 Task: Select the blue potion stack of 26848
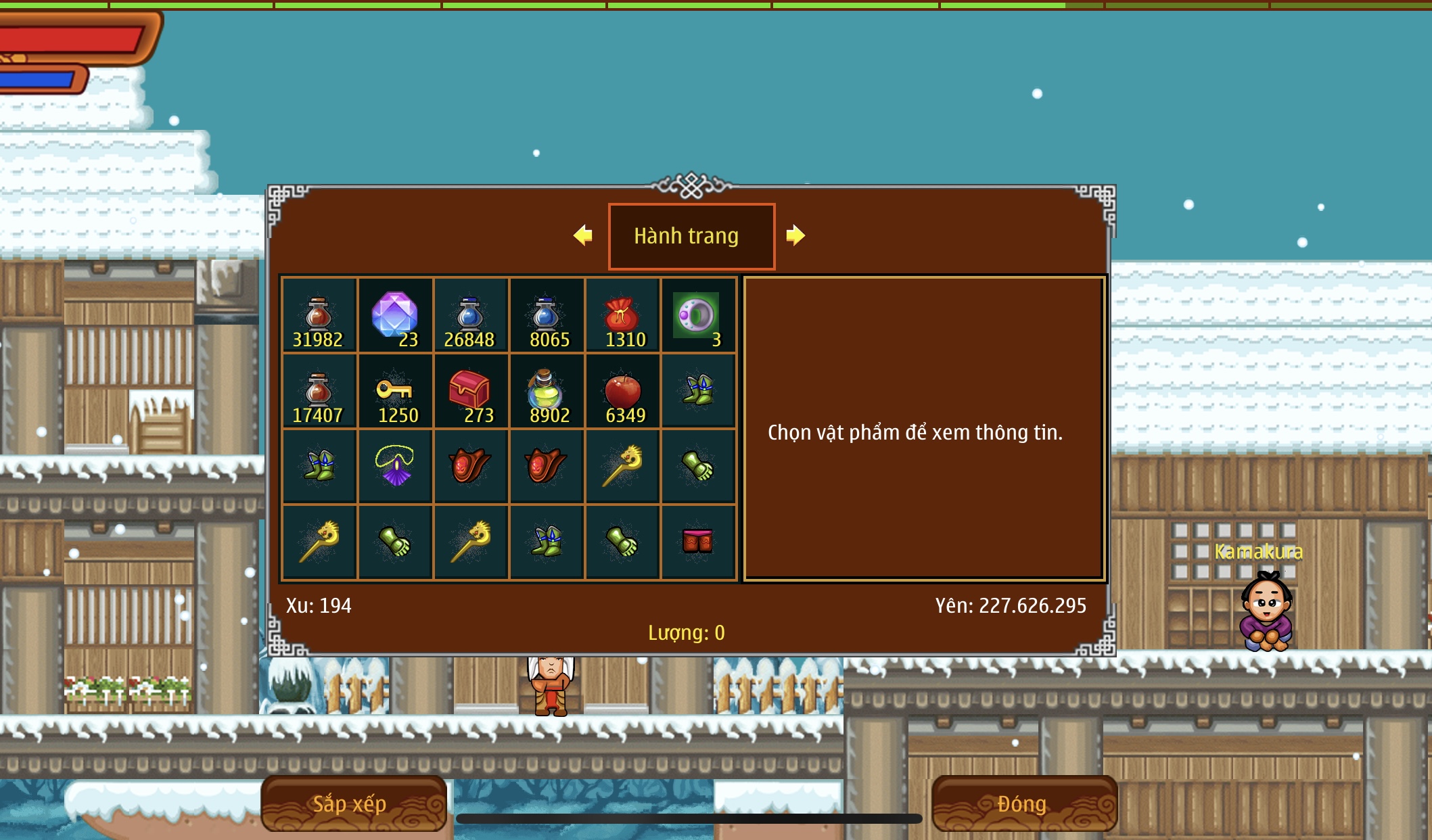pyautogui.click(x=470, y=315)
